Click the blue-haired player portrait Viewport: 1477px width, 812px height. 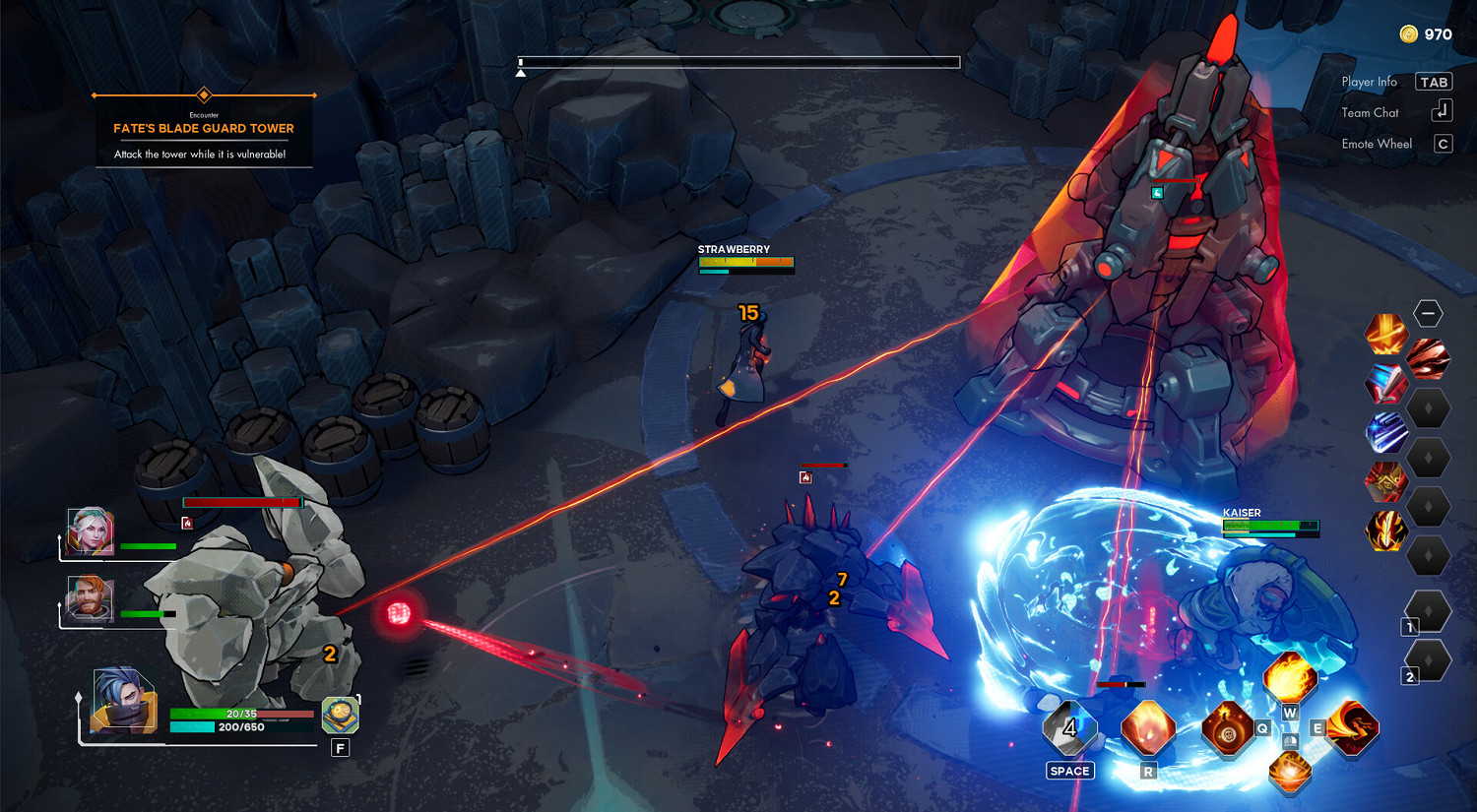click(124, 702)
